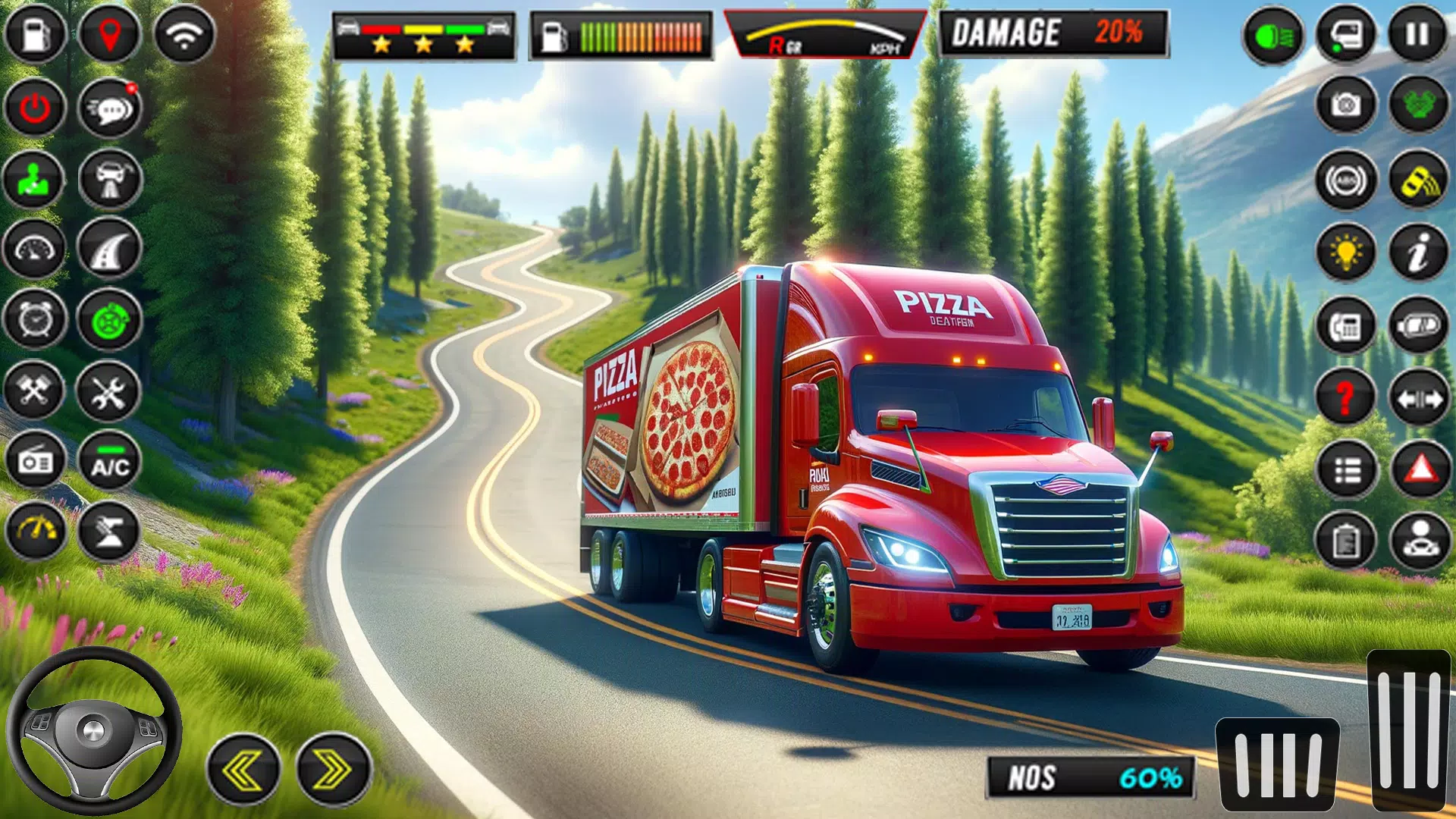Toggle the green headlights button
1456x819 pixels.
[1273, 35]
